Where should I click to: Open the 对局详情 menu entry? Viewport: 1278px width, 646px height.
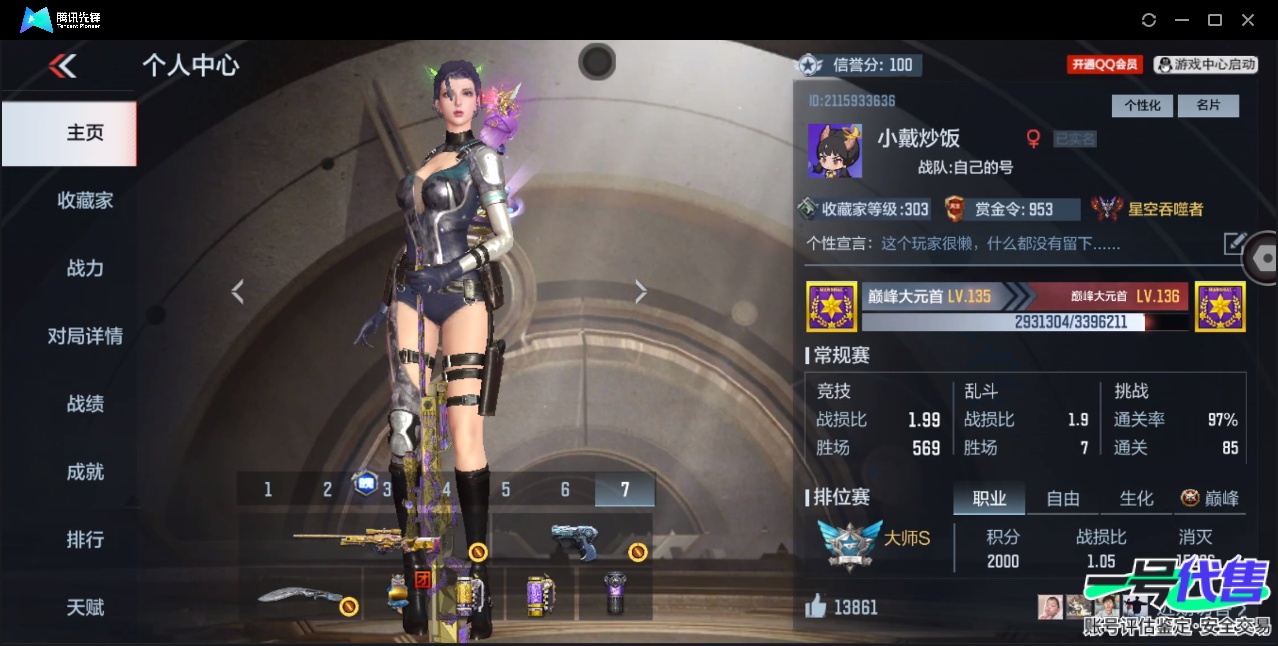pyautogui.click(x=85, y=336)
